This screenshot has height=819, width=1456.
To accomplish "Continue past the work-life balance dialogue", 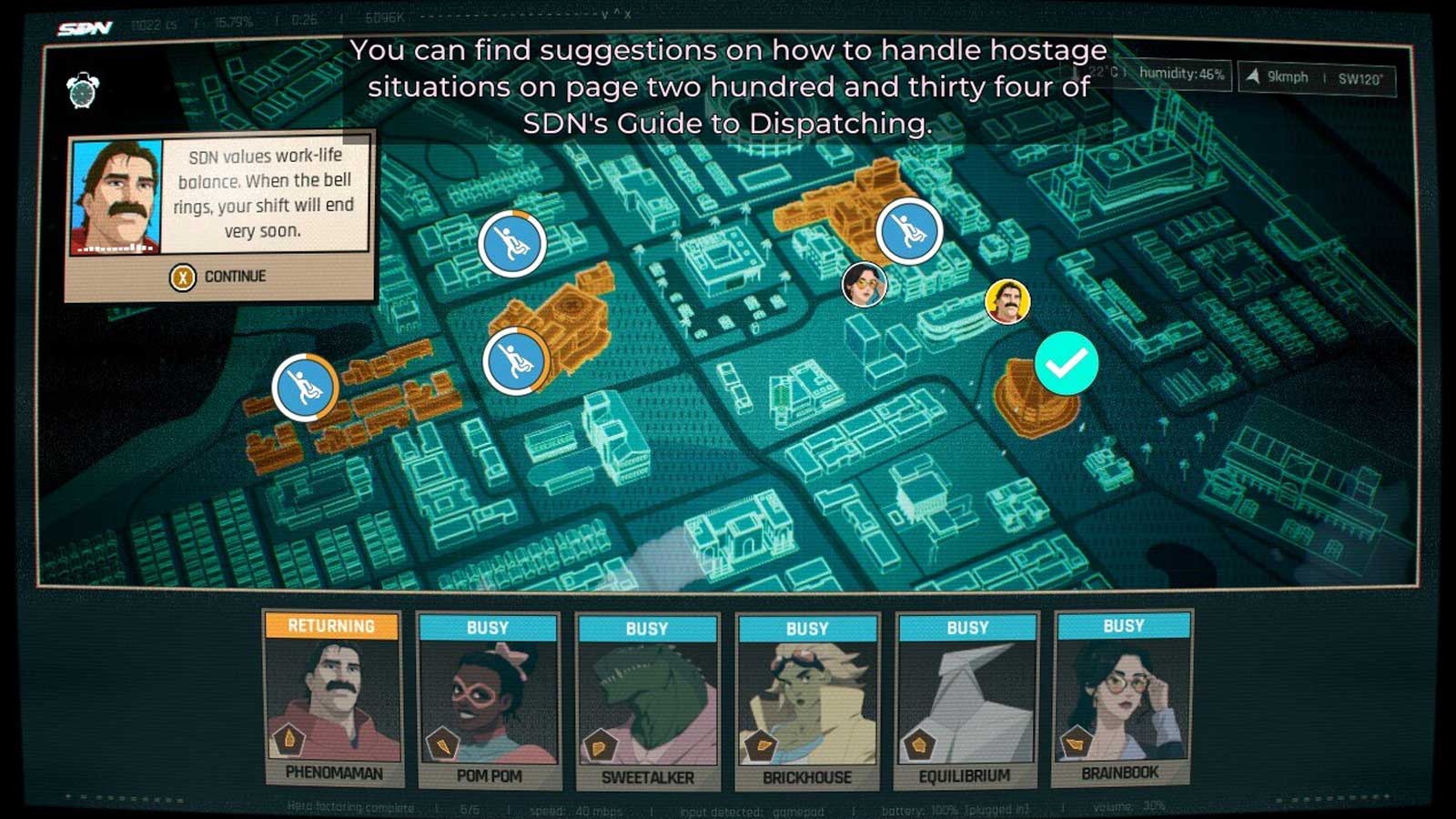I will (219, 277).
